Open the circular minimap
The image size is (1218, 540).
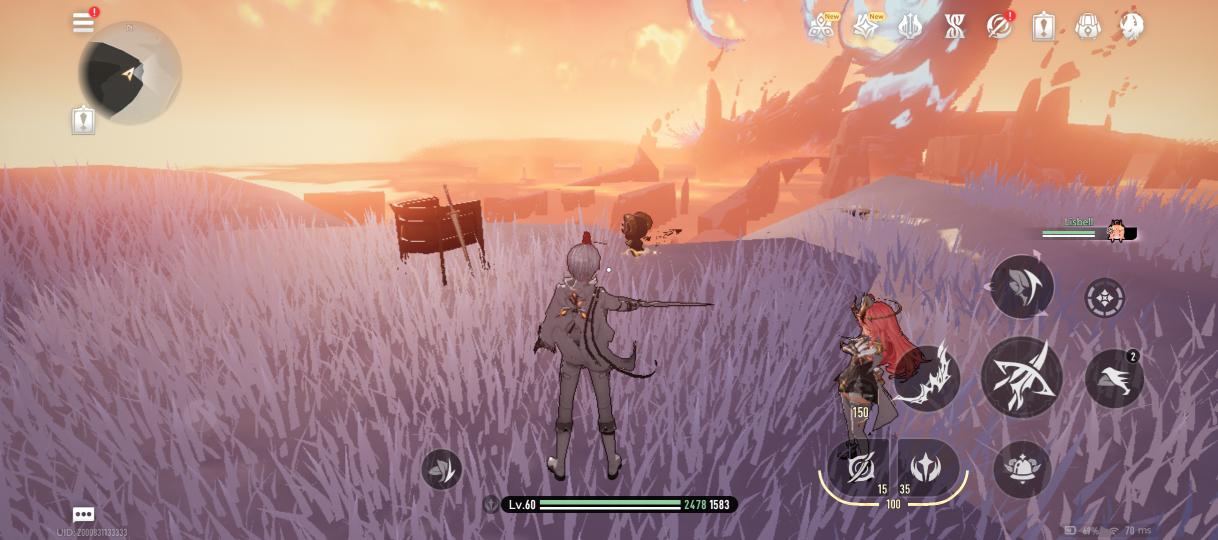129,72
